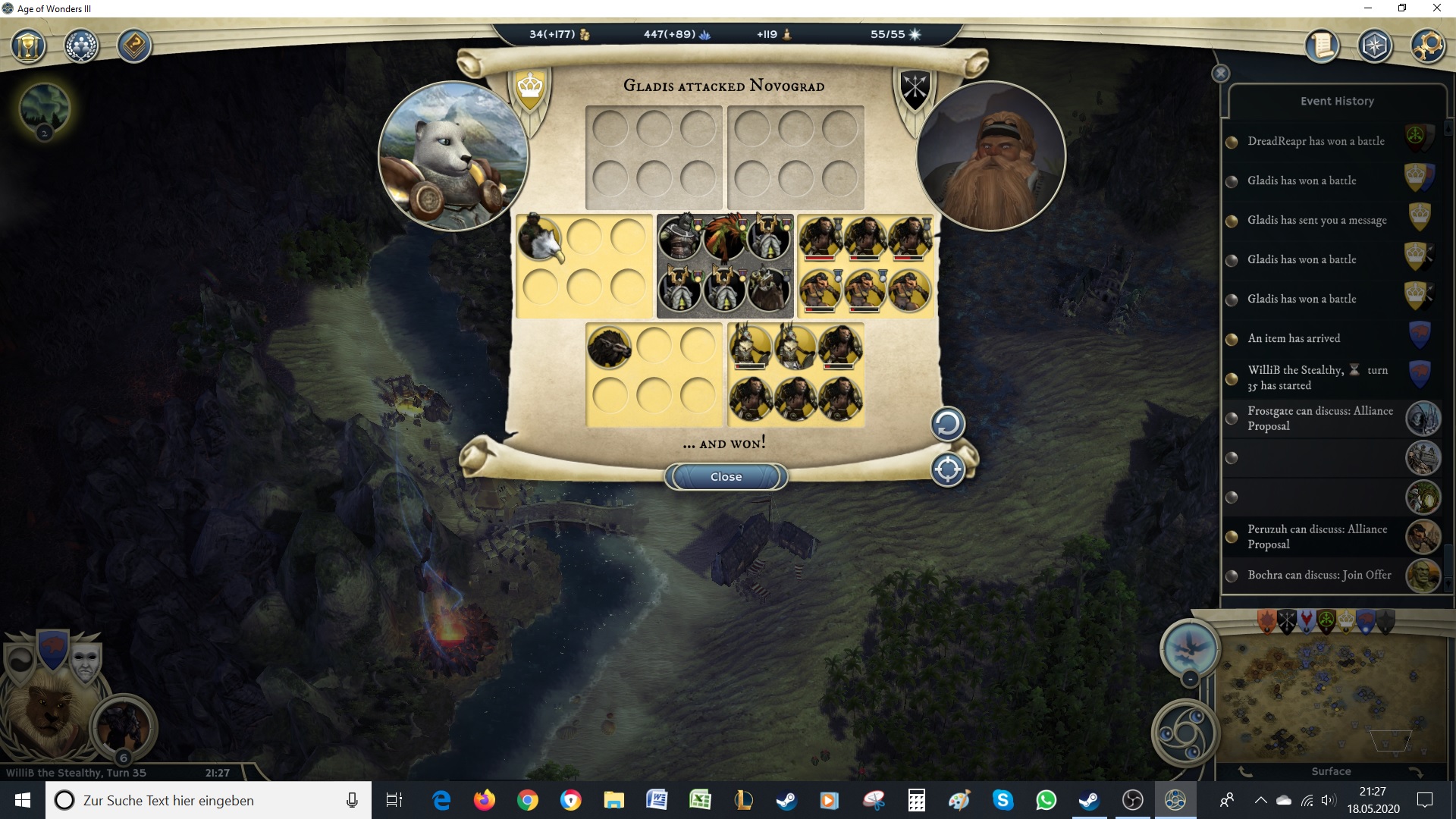Screen dimensions: 1456x819
Task: Open the trophy chalice menu icon
Action: [29, 47]
